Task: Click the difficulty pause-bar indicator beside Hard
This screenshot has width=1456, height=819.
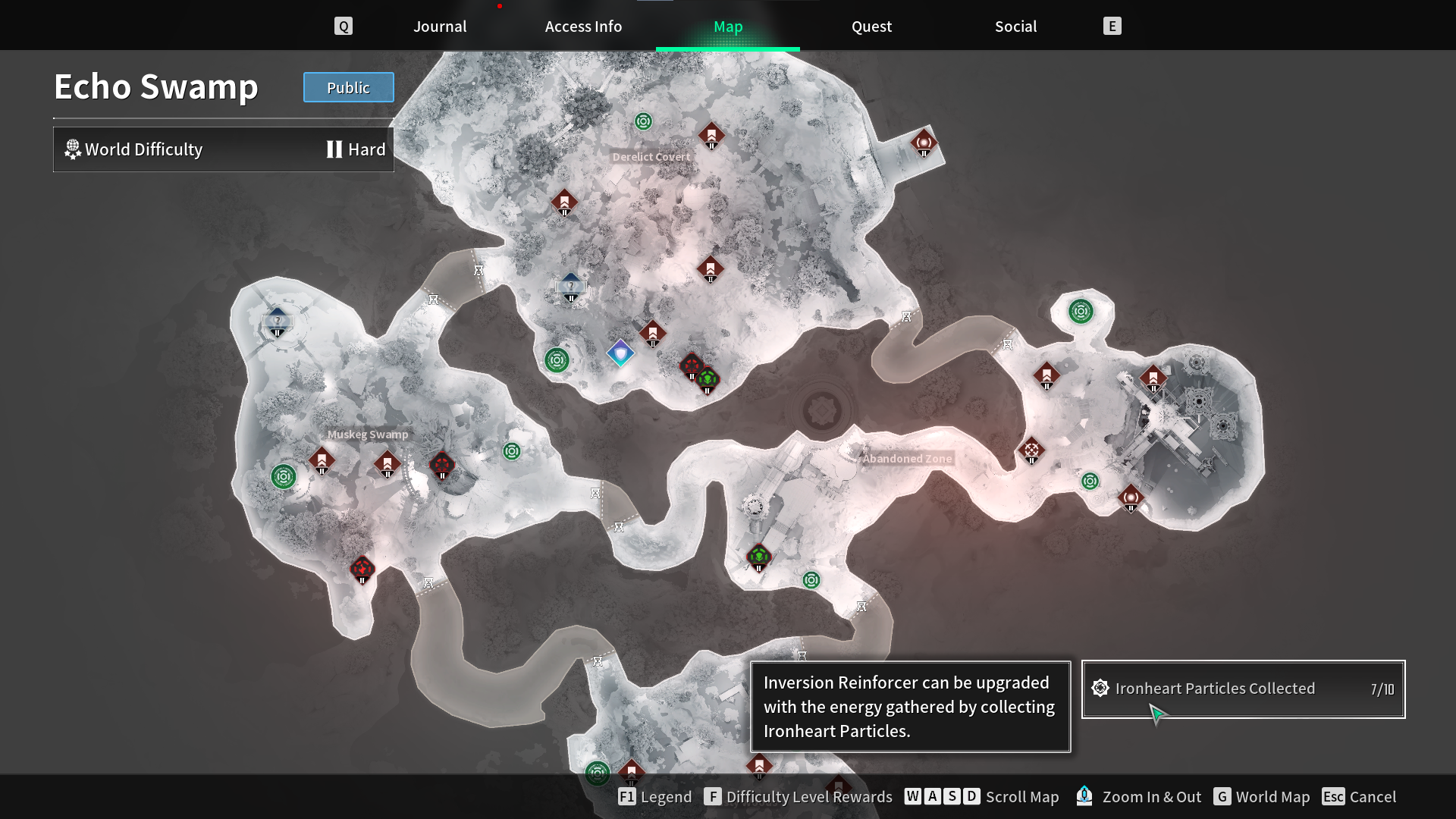Action: 334,149
